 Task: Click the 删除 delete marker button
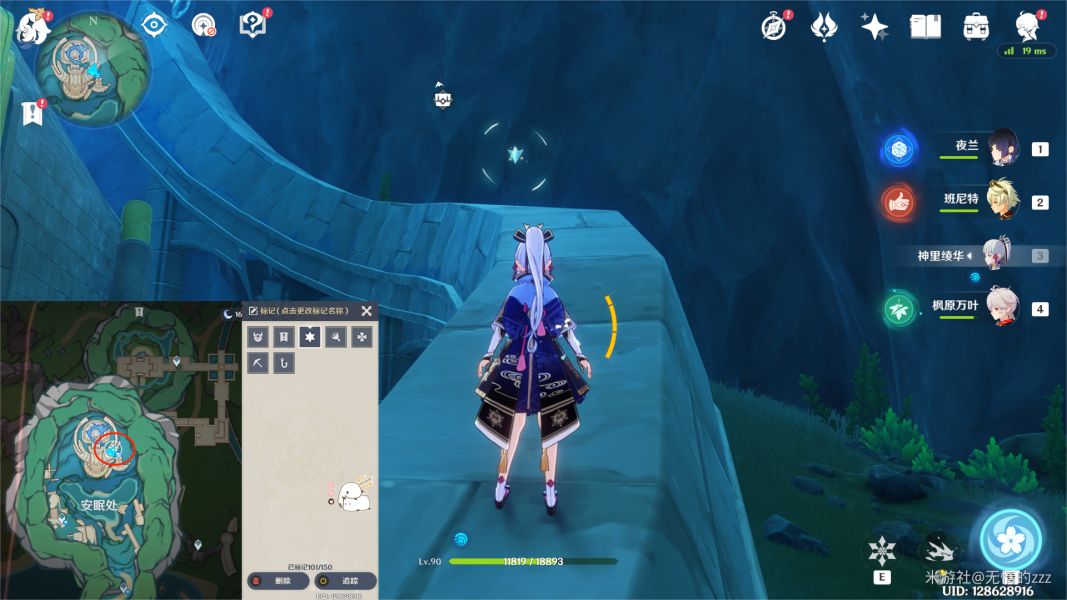[x=276, y=581]
